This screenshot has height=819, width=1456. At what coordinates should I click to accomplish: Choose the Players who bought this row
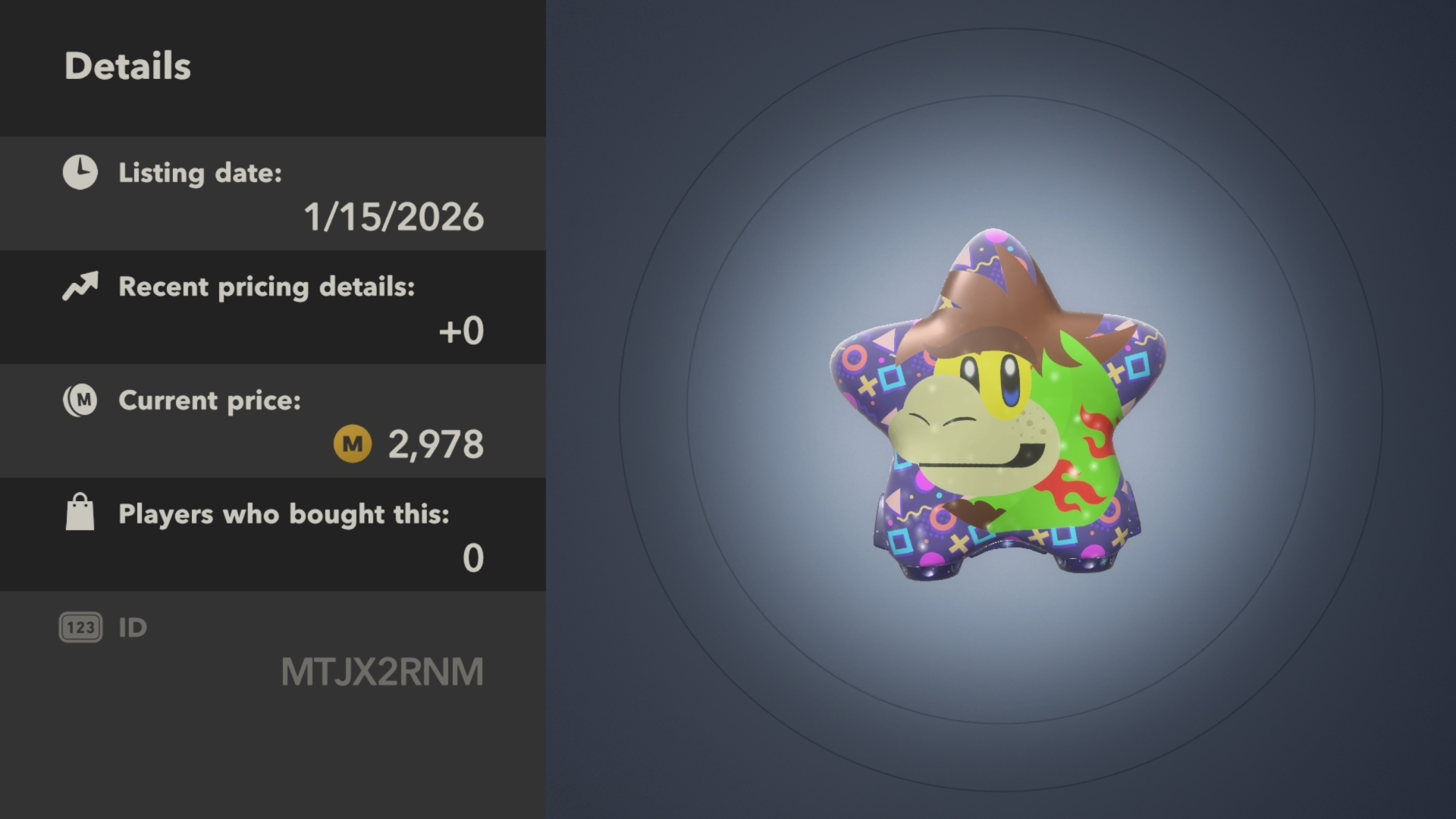pos(273,535)
